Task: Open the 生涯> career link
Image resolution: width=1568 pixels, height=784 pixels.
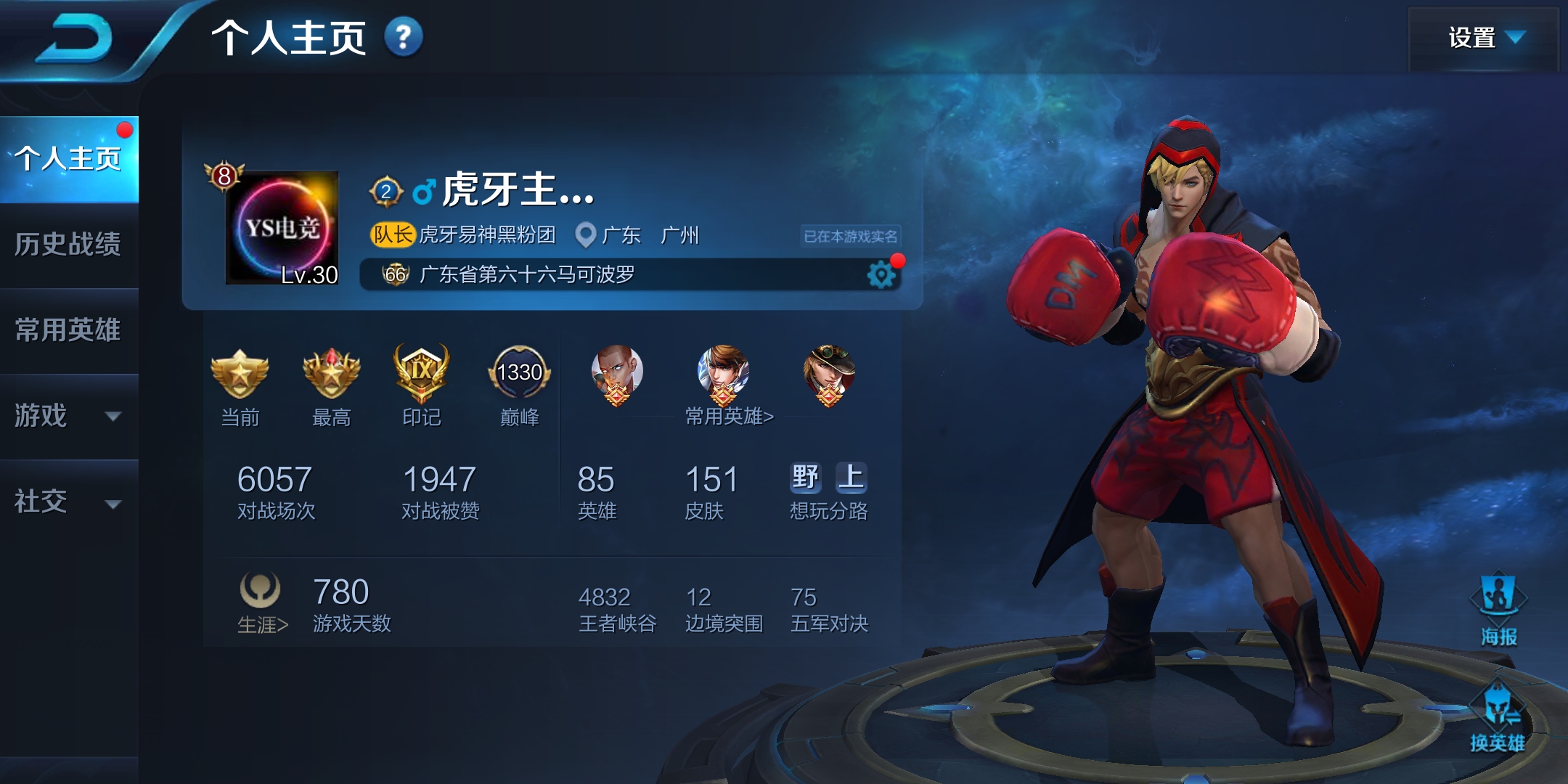Action: click(263, 624)
